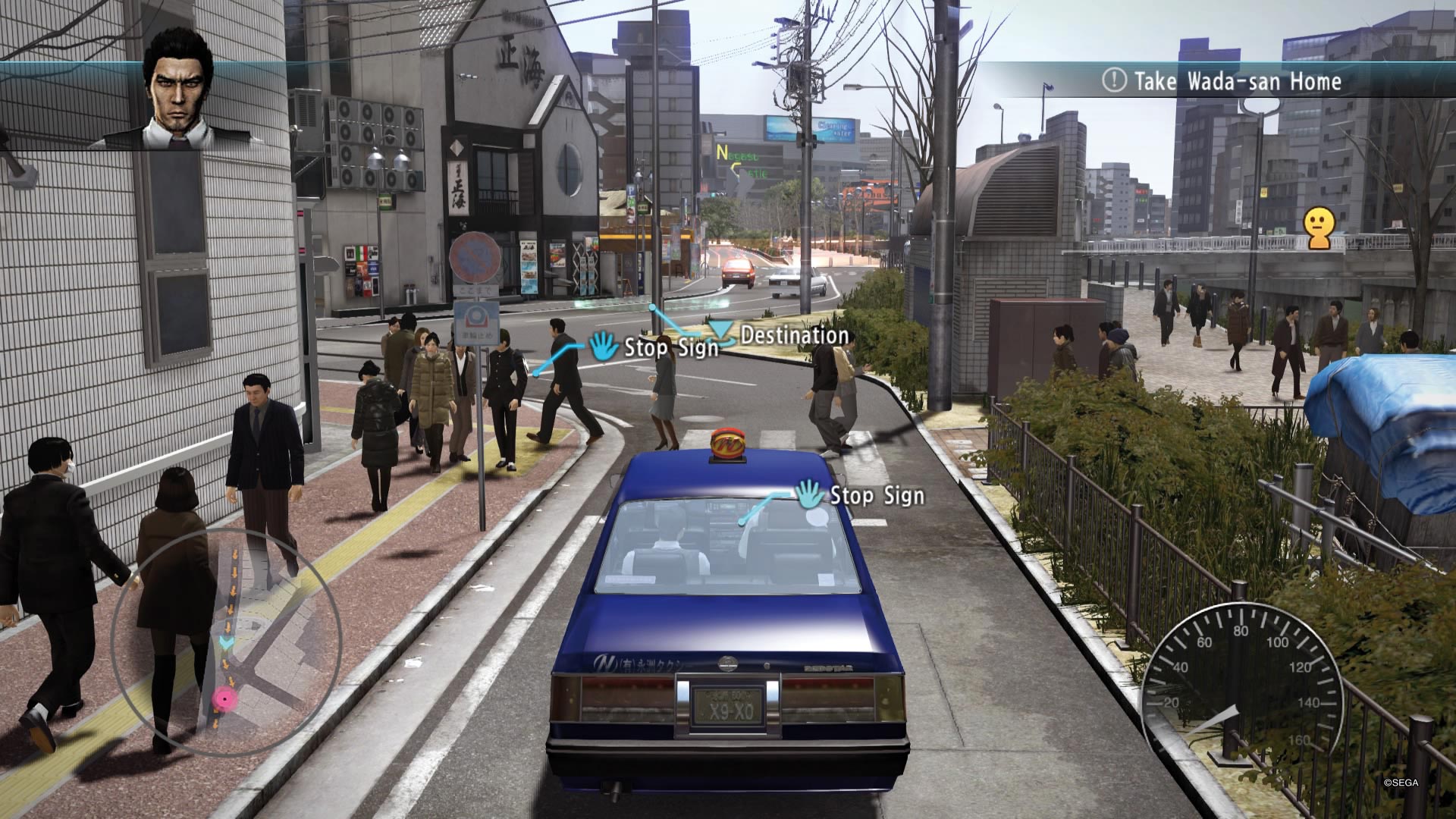Click the yellow passenger mood face icon
Screen dimensions: 1456x819
(1318, 228)
